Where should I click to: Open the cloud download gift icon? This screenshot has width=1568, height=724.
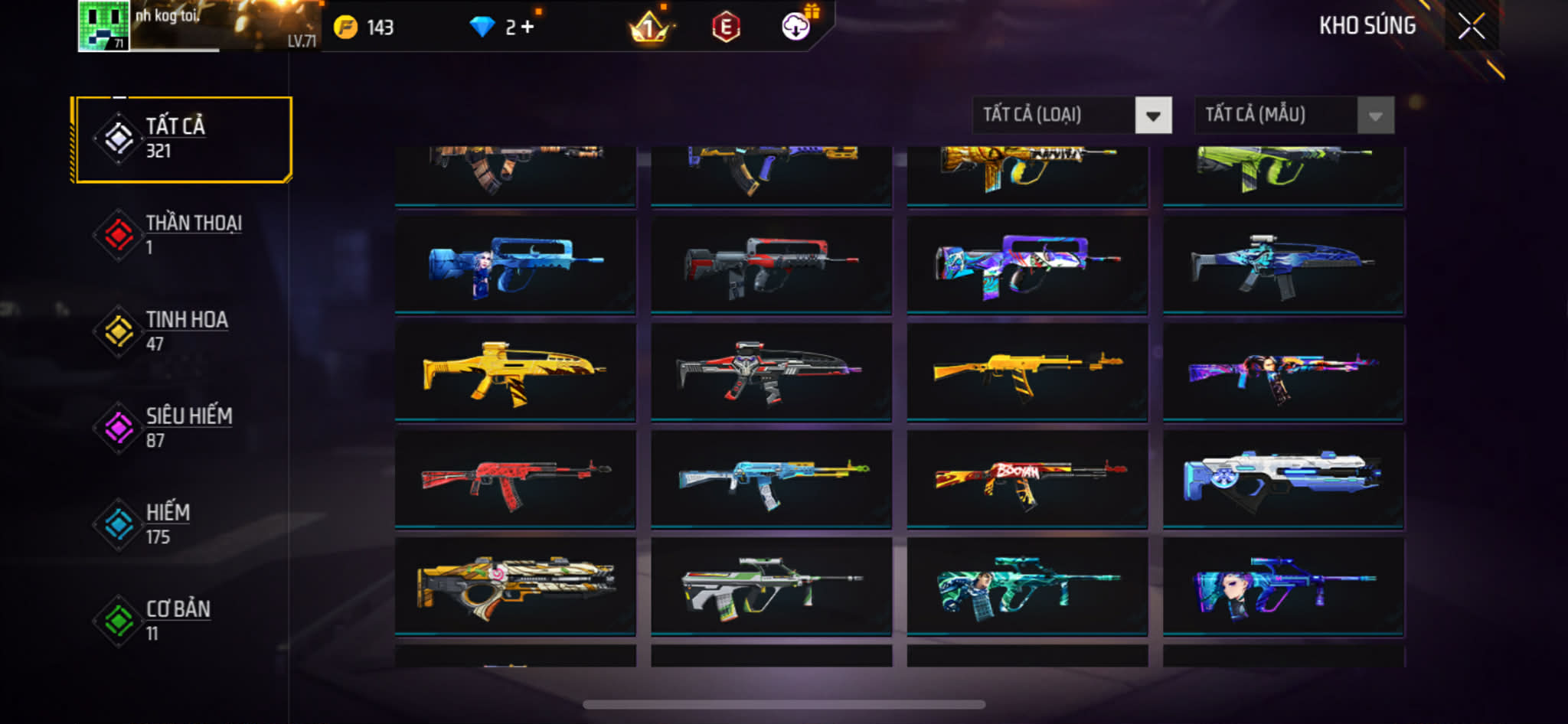coord(796,27)
